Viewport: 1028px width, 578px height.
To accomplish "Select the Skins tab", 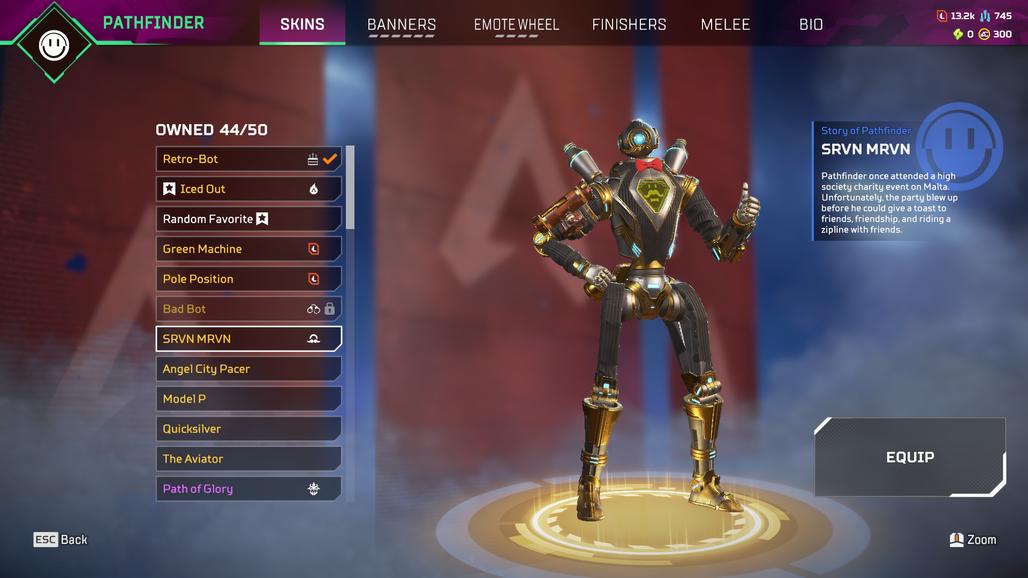I will (302, 25).
